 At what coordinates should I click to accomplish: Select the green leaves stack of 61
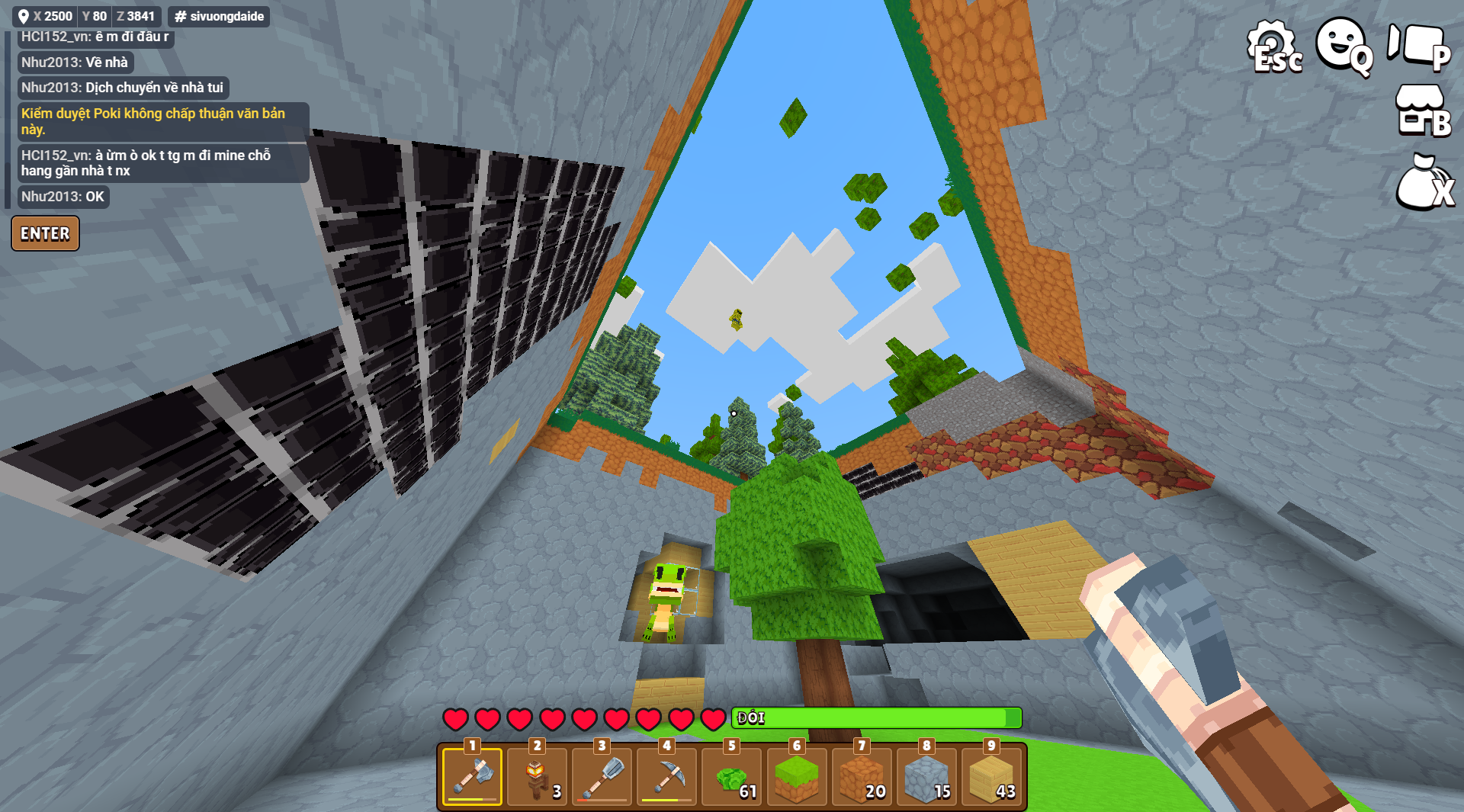(732, 776)
